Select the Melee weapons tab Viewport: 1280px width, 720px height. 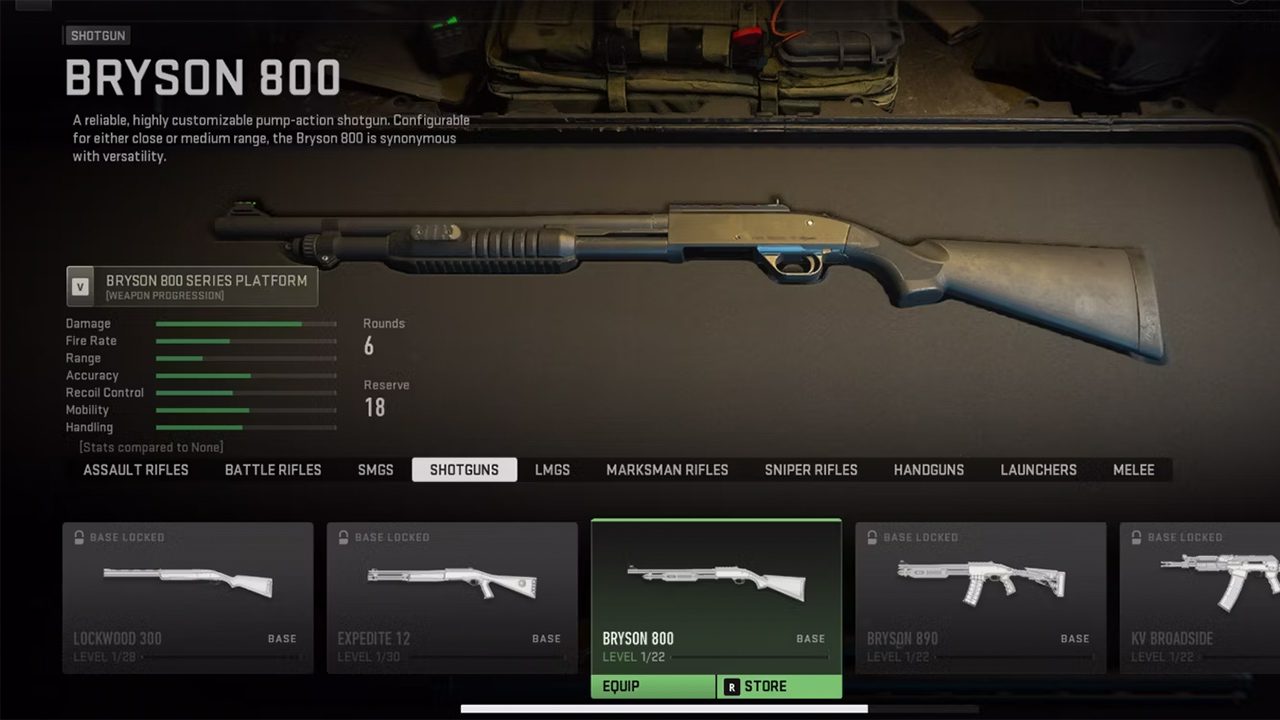[x=1134, y=470]
